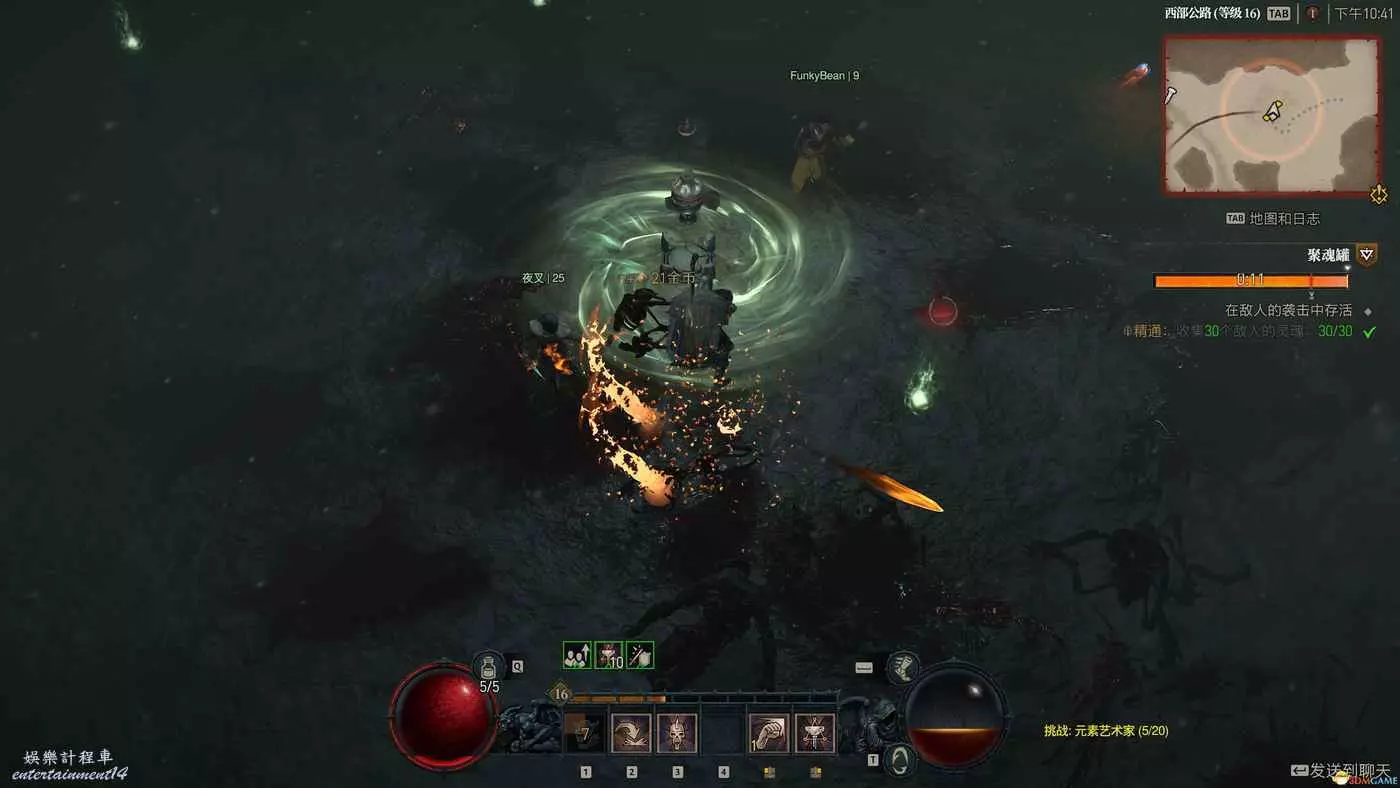Activate the flaming skull skill in slot 3
The width and height of the screenshot is (1400, 788).
[x=677, y=733]
